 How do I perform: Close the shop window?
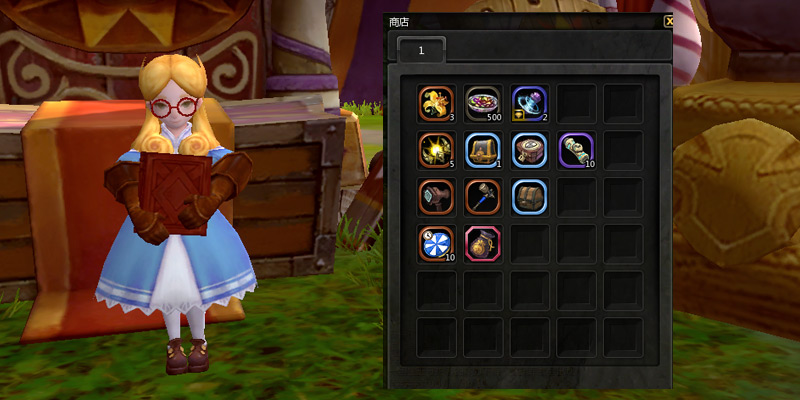click(668, 20)
